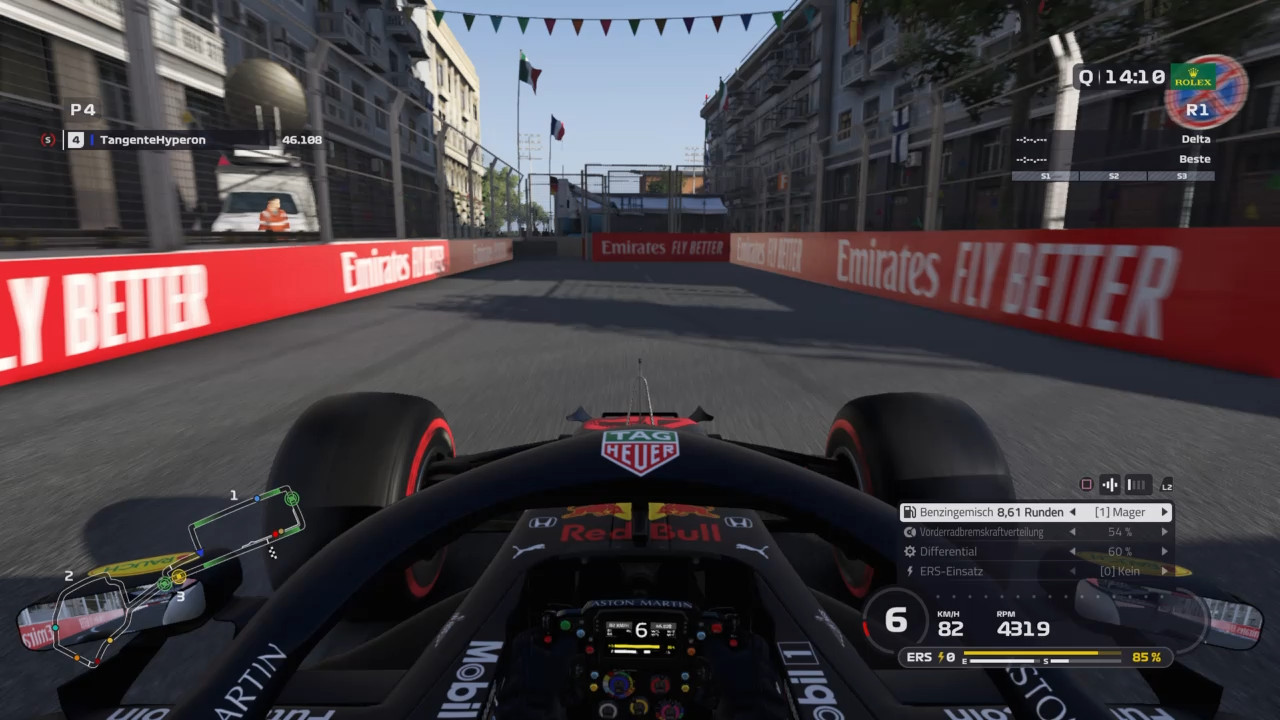Decrease Differential with its left arrow
The width and height of the screenshot is (1280, 720).
coord(1074,551)
